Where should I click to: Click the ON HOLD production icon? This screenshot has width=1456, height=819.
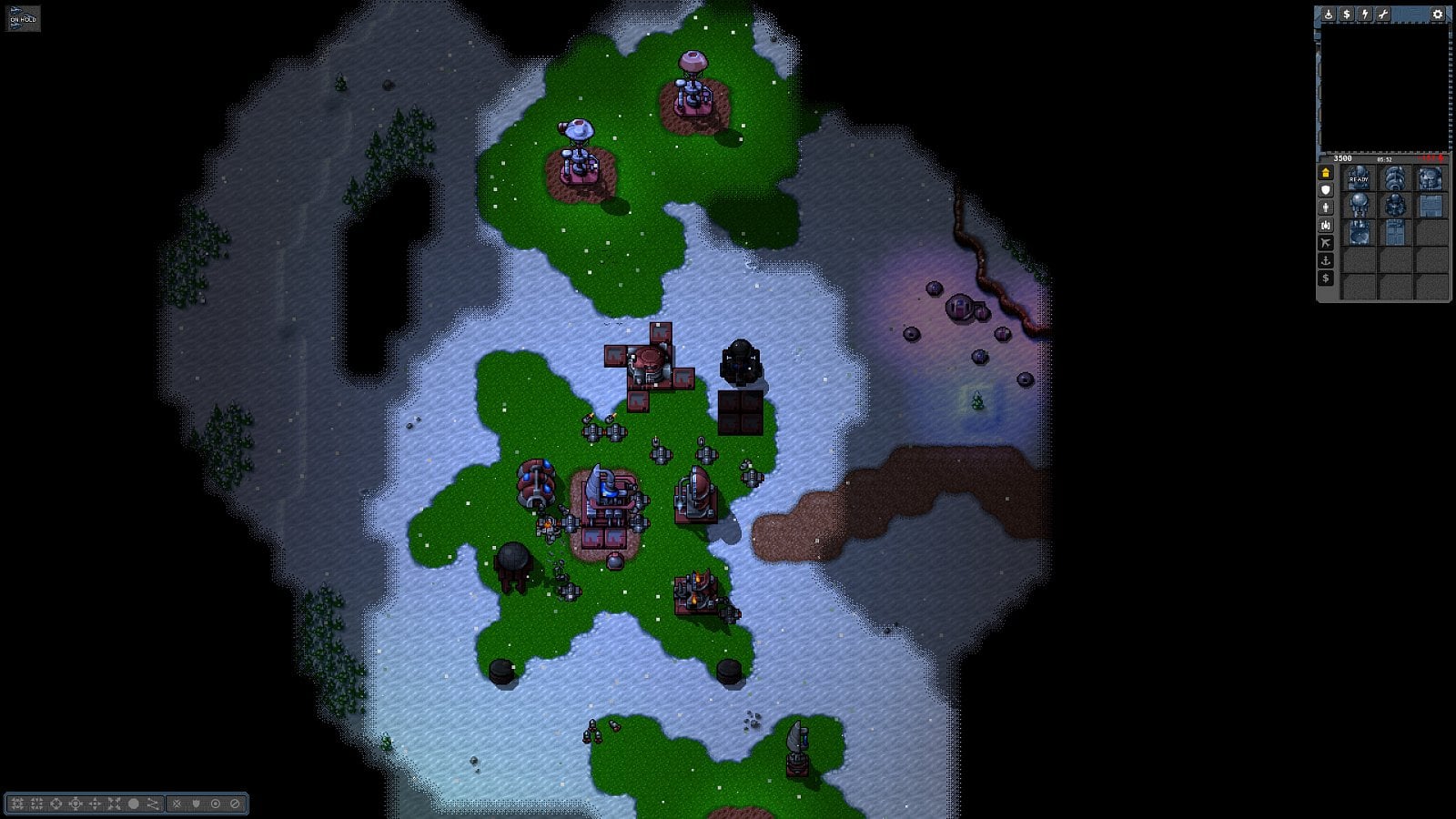[x=23, y=18]
